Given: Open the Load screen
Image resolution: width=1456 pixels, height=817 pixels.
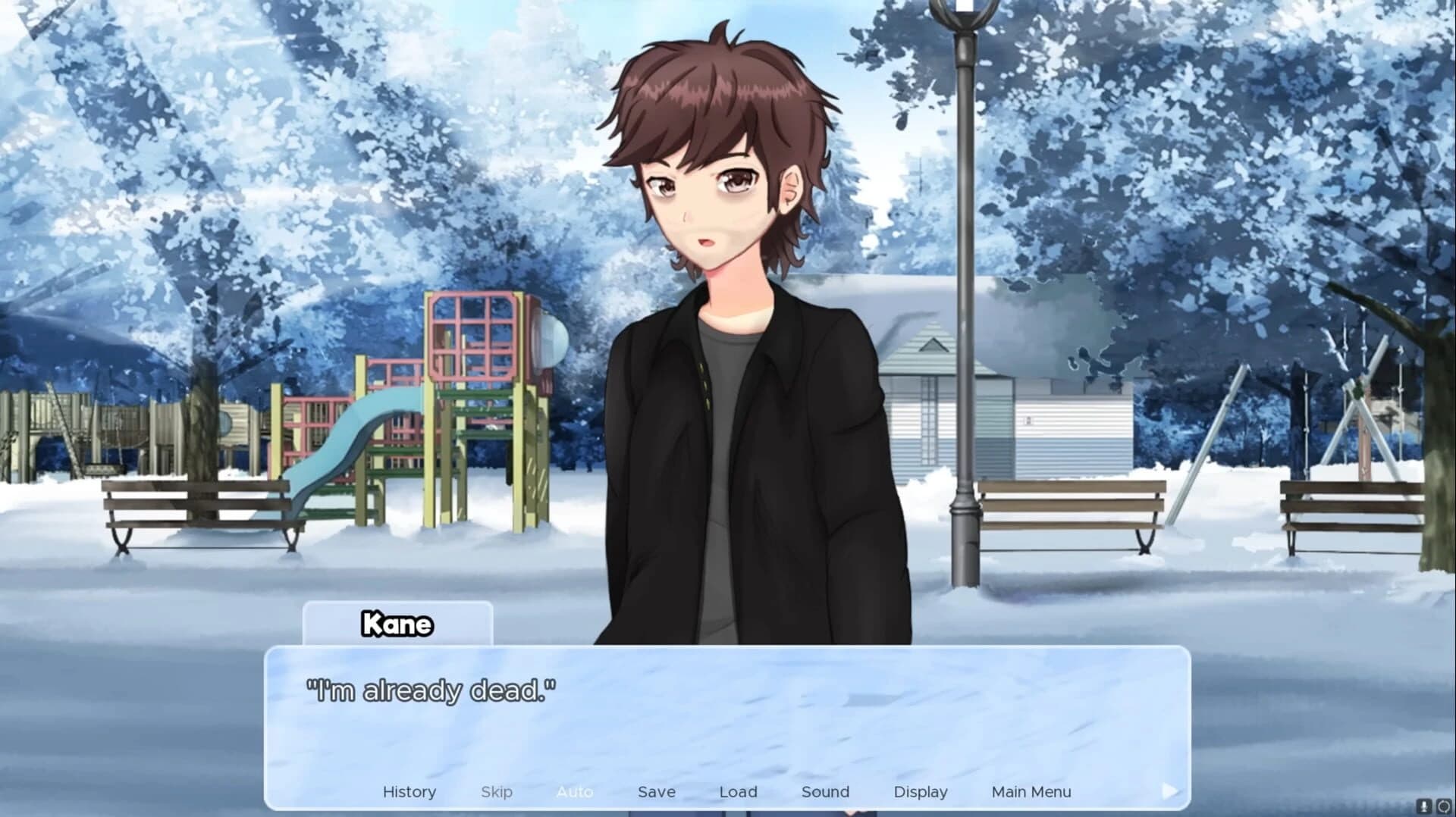Looking at the screenshot, I should 738,791.
